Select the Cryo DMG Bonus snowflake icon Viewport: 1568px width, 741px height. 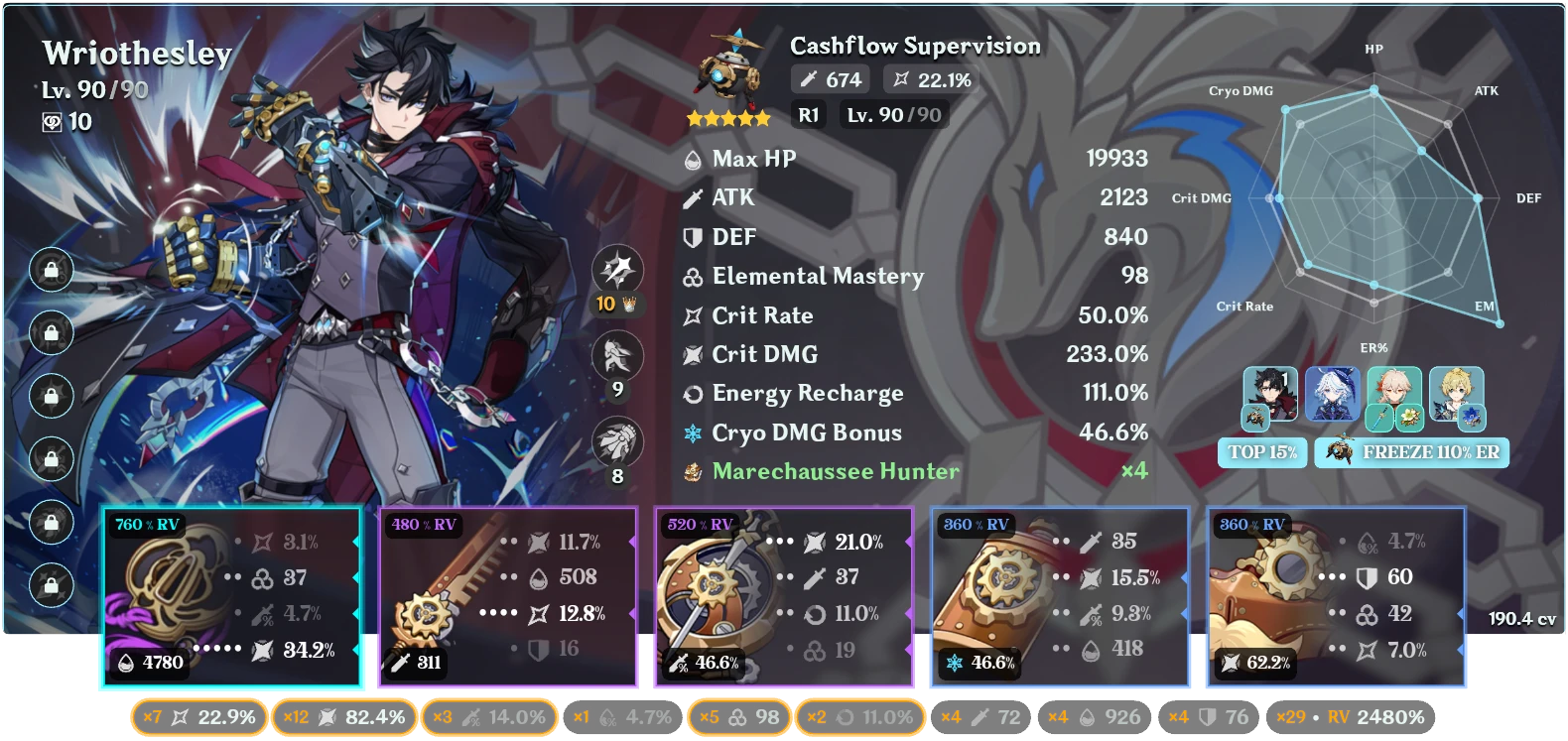point(692,432)
